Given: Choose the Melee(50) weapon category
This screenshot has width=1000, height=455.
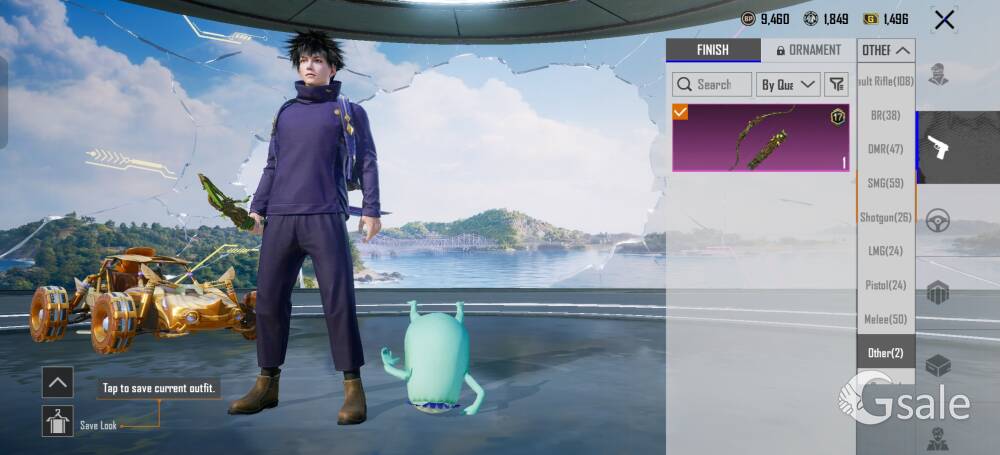Looking at the screenshot, I should tap(885, 319).
